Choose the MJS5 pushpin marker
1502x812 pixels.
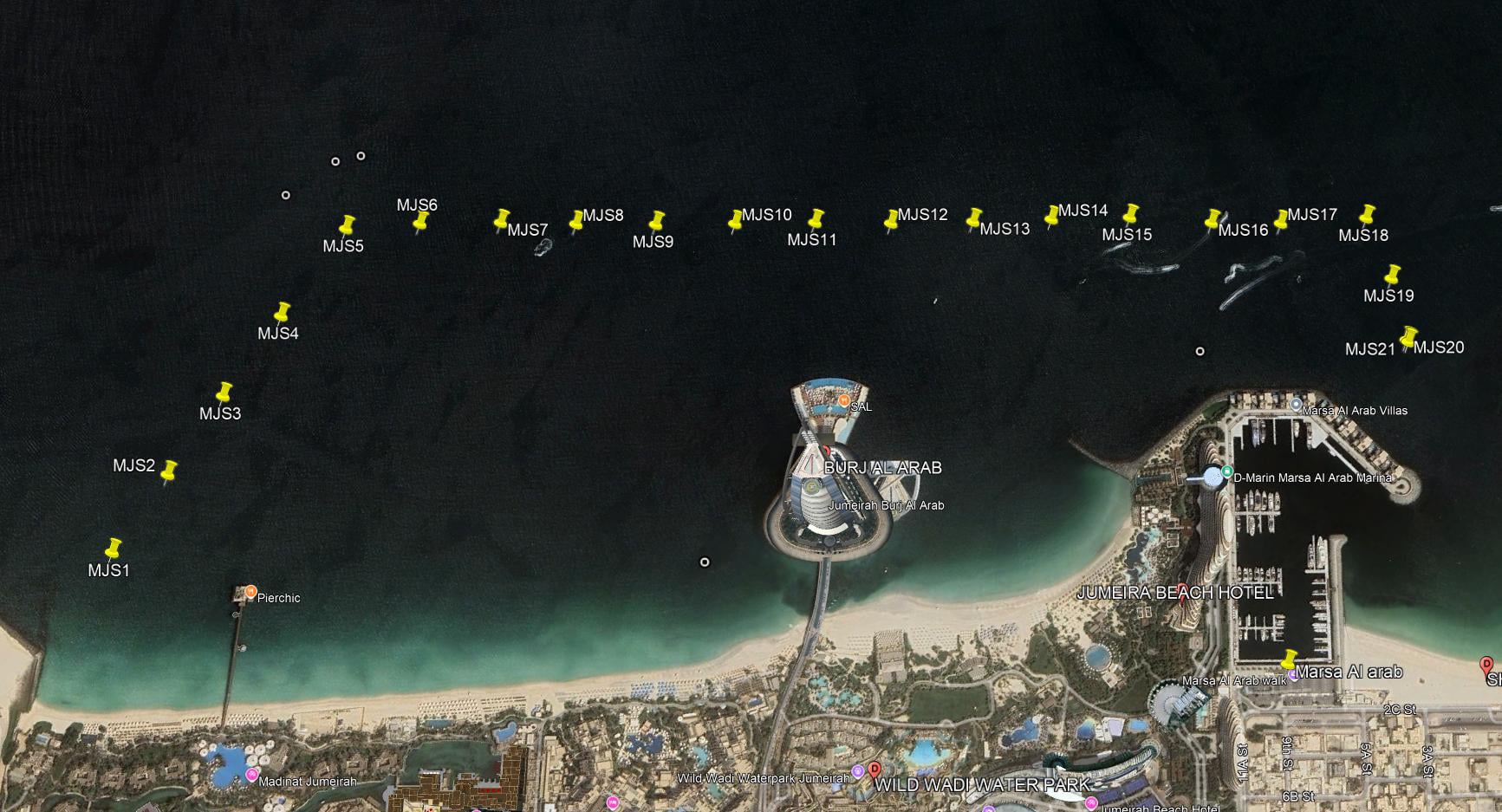[347, 225]
